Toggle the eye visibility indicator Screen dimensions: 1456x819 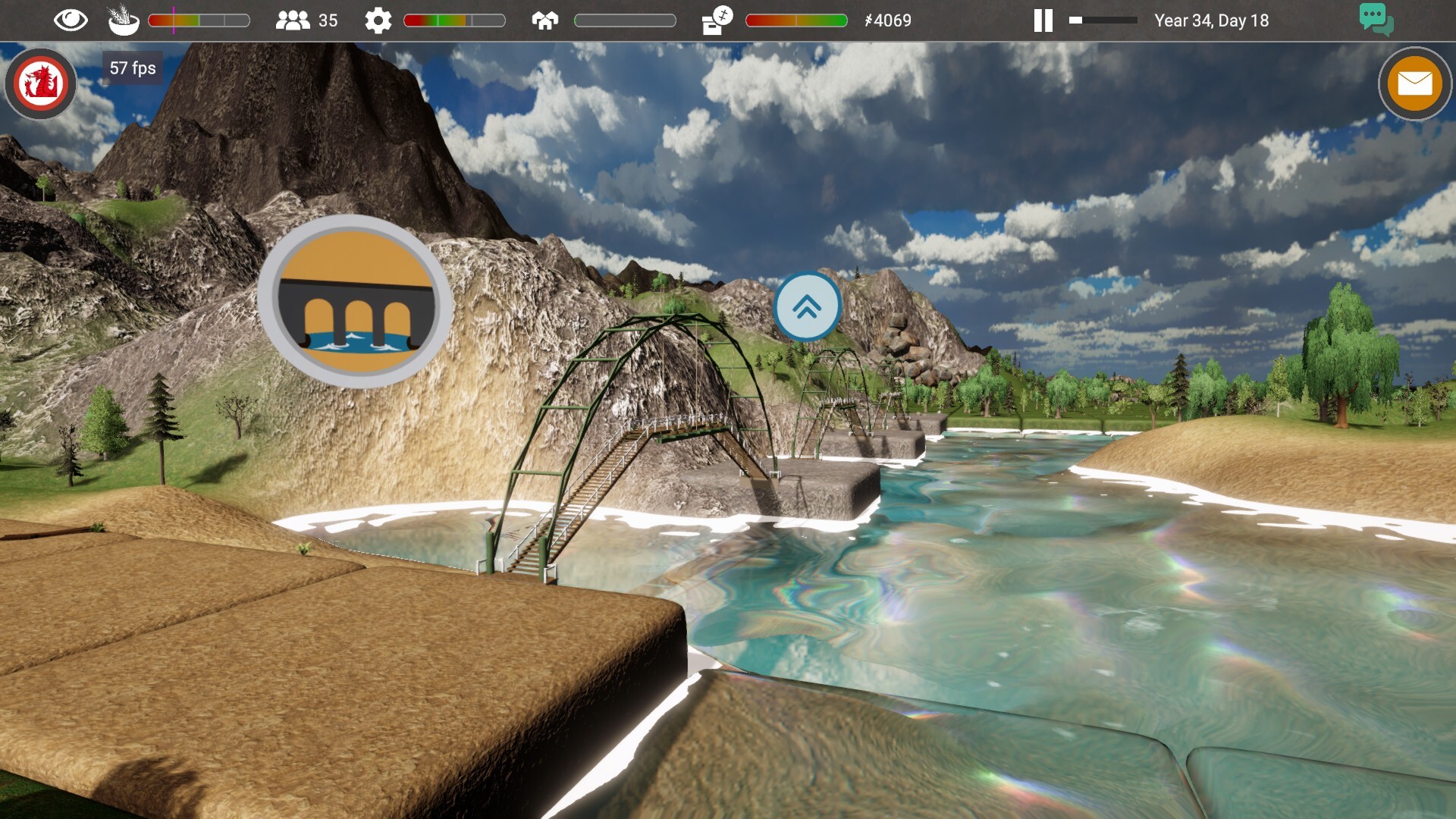point(70,20)
